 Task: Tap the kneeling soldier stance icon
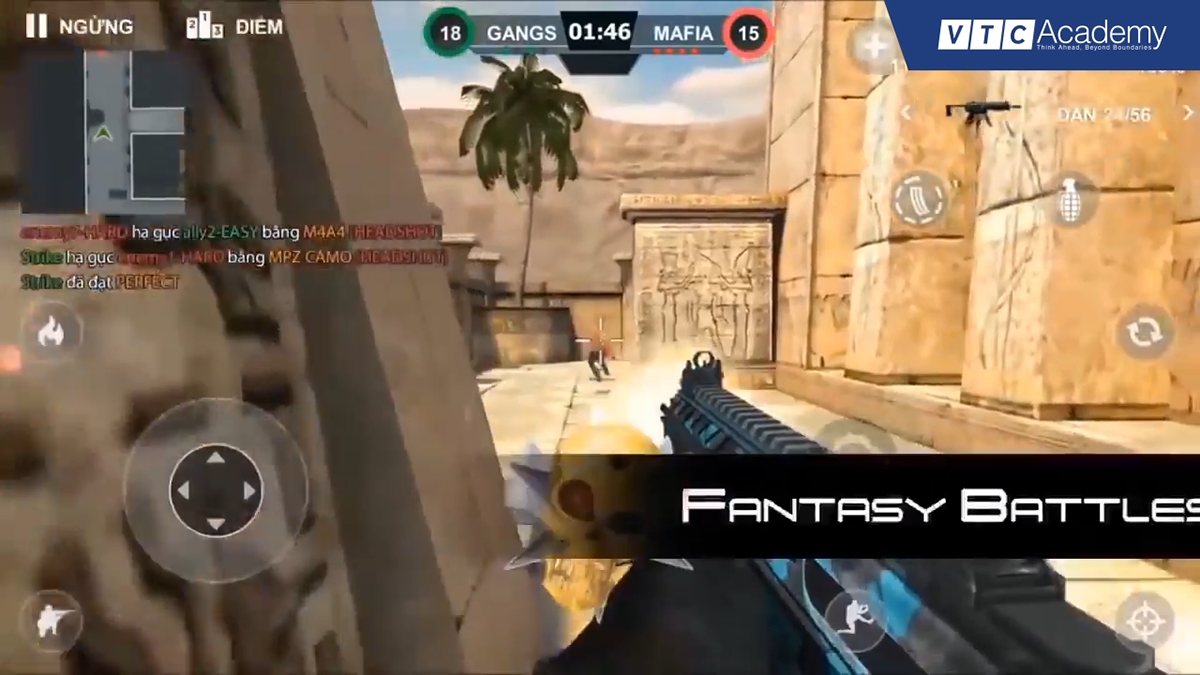click(50, 622)
